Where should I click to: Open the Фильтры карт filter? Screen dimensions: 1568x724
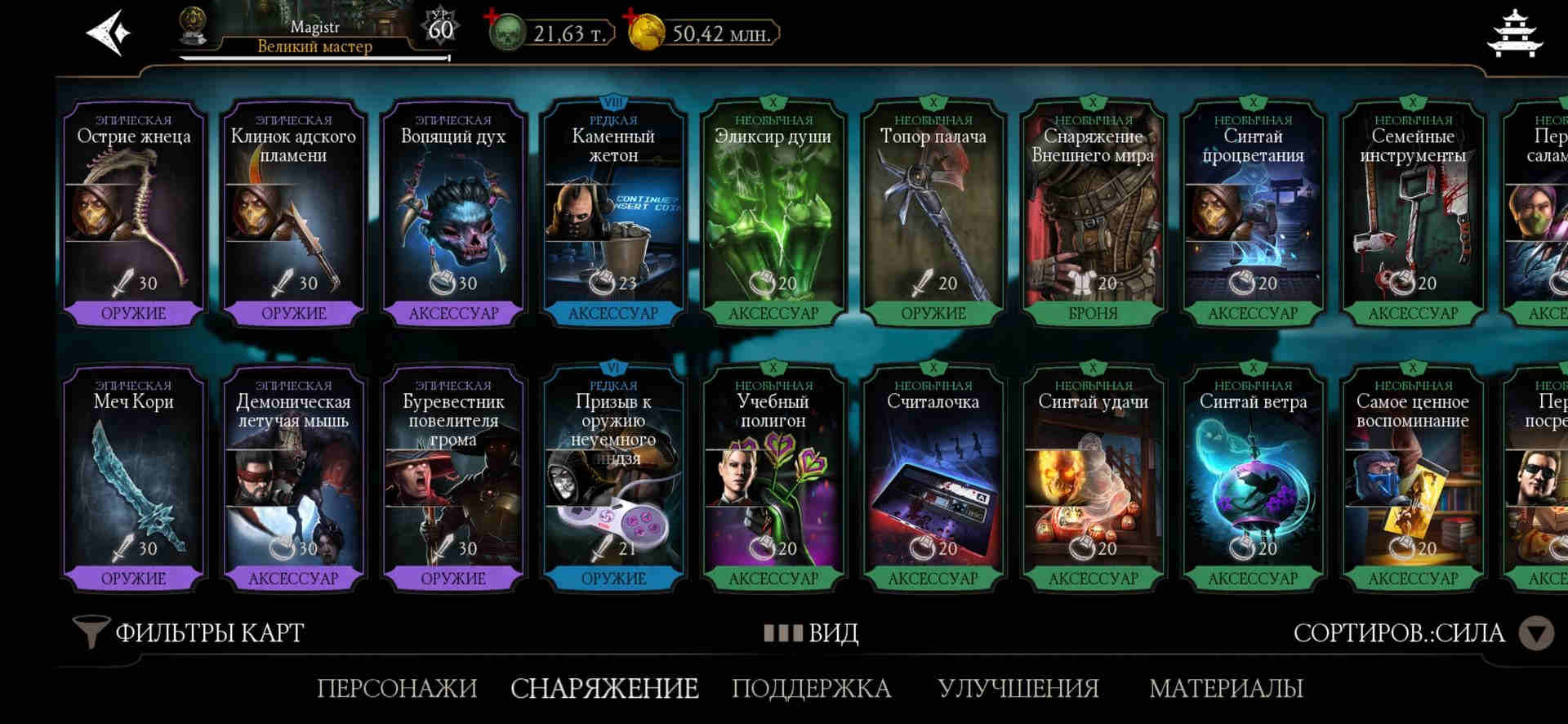(189, 632)
